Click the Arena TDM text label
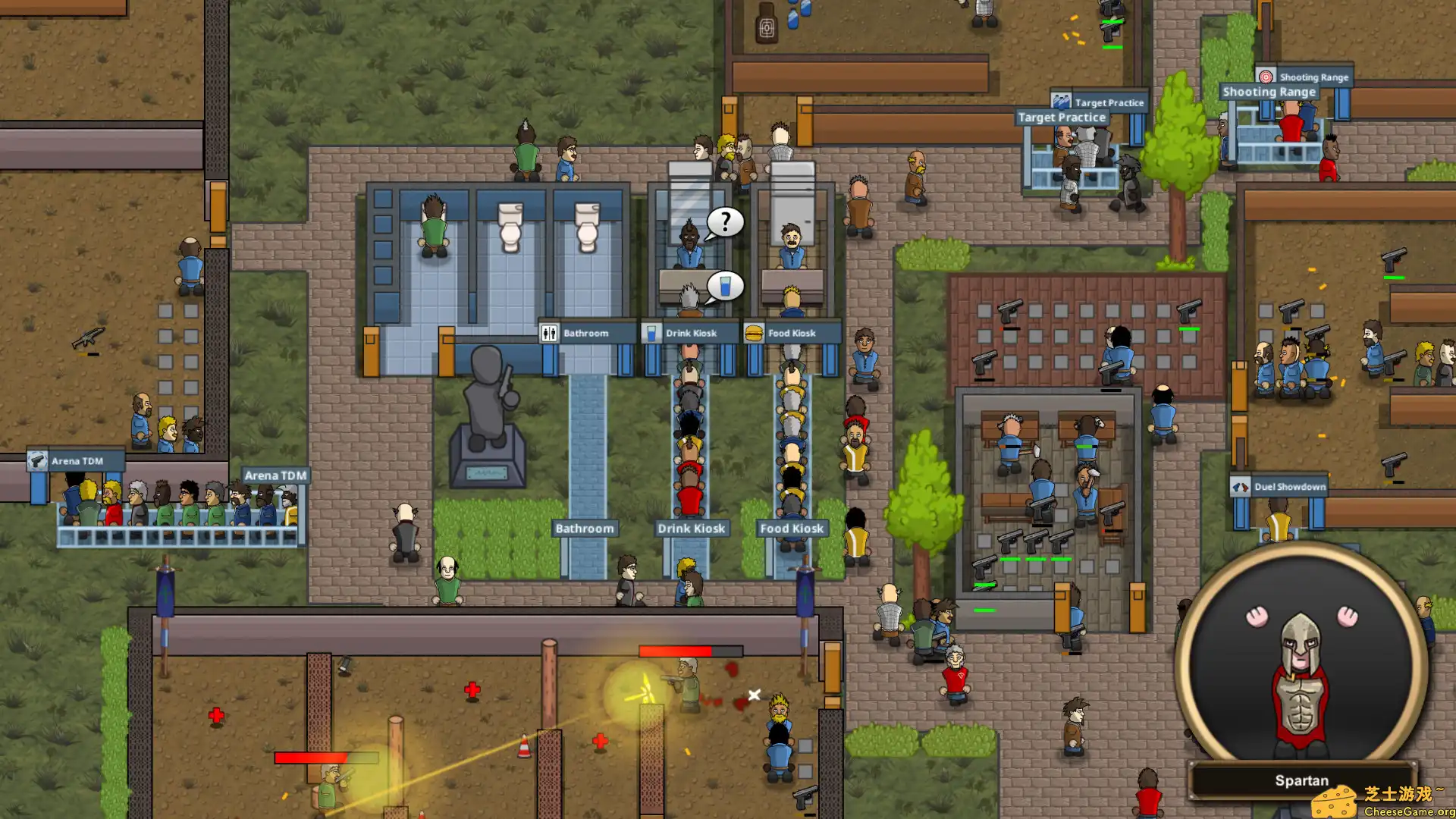1456x819 pixels. pos(276,473)
